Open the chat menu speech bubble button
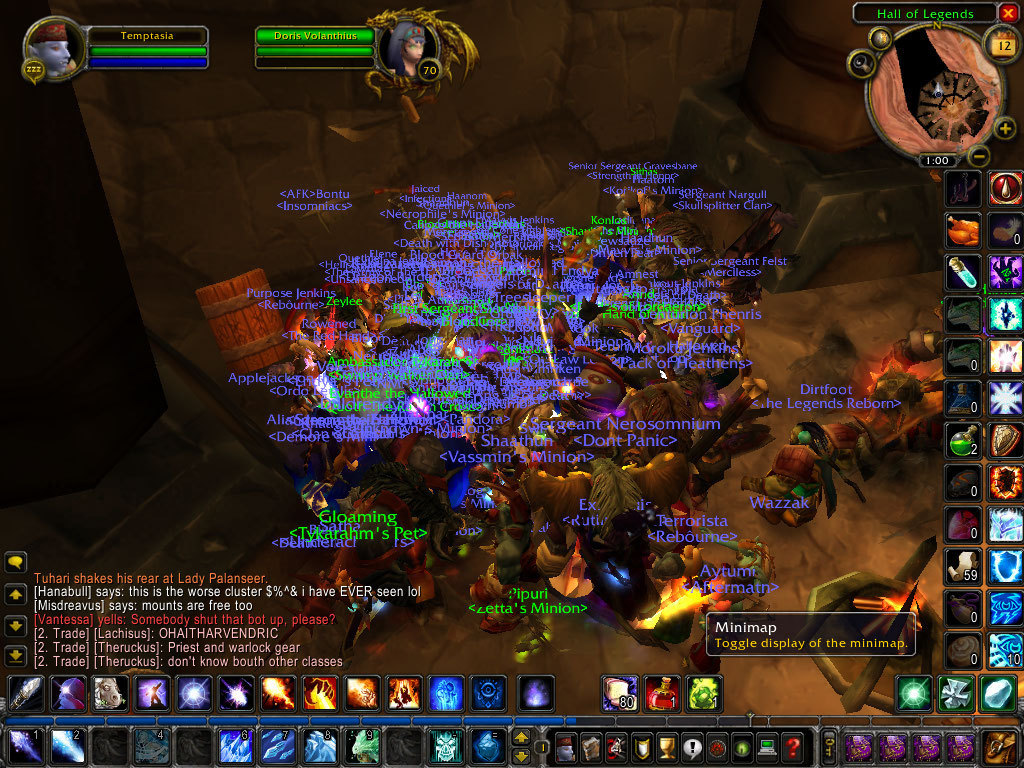This screenshot has width=1024, height=768. (15, 562)
